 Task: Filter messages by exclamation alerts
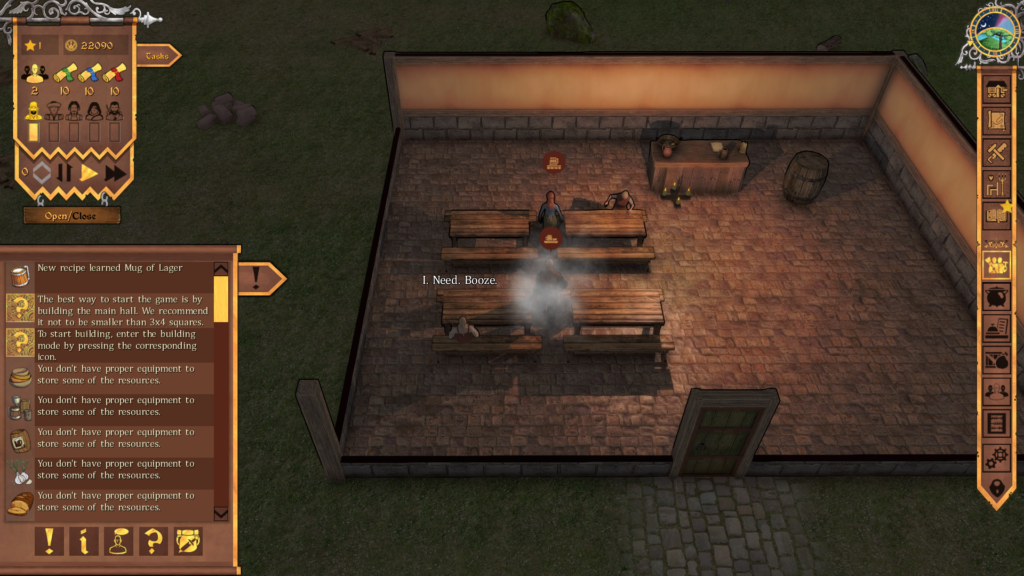coord(49,541)
